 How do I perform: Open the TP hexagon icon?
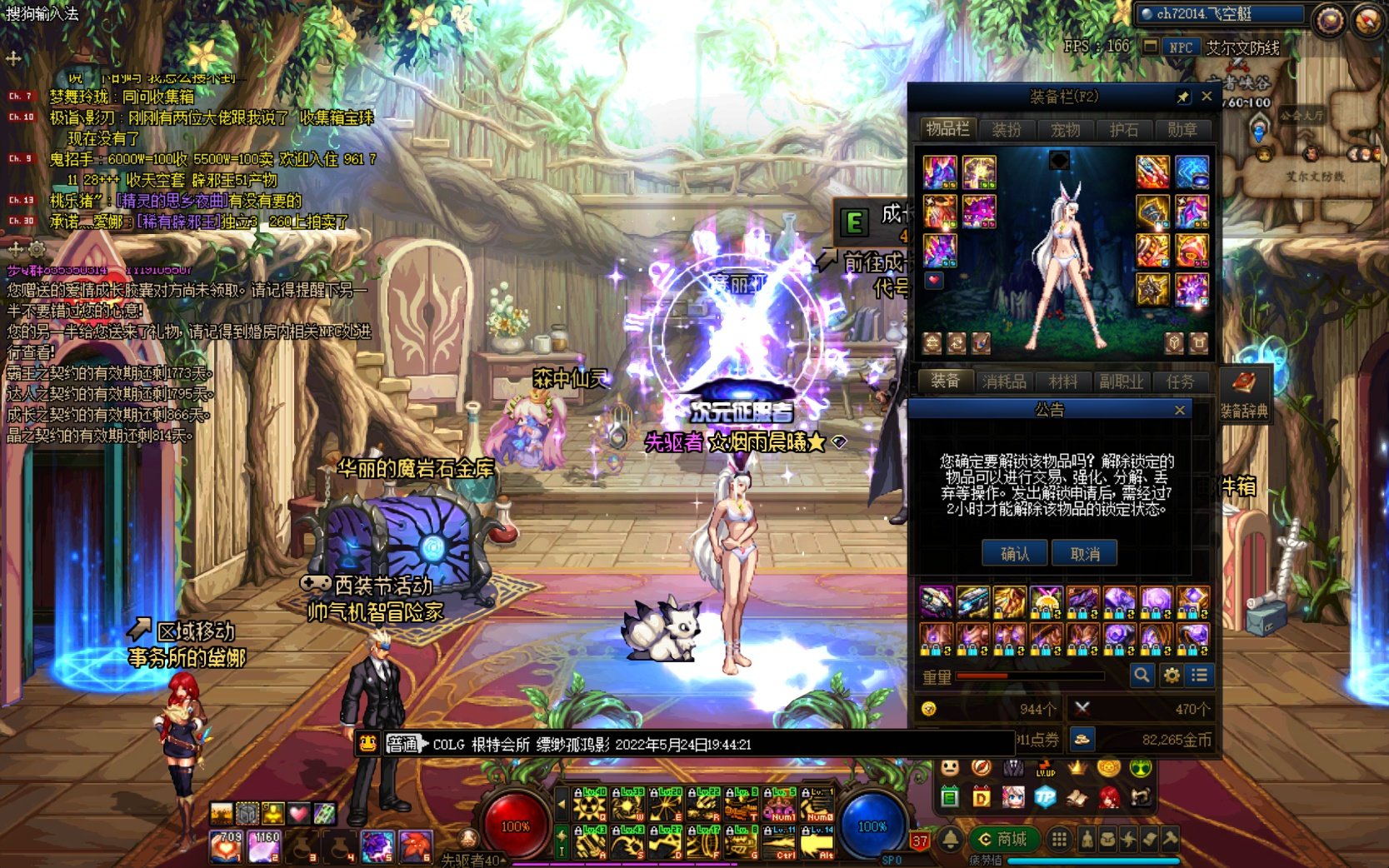pyautogui.click(x=1045, y=797)
